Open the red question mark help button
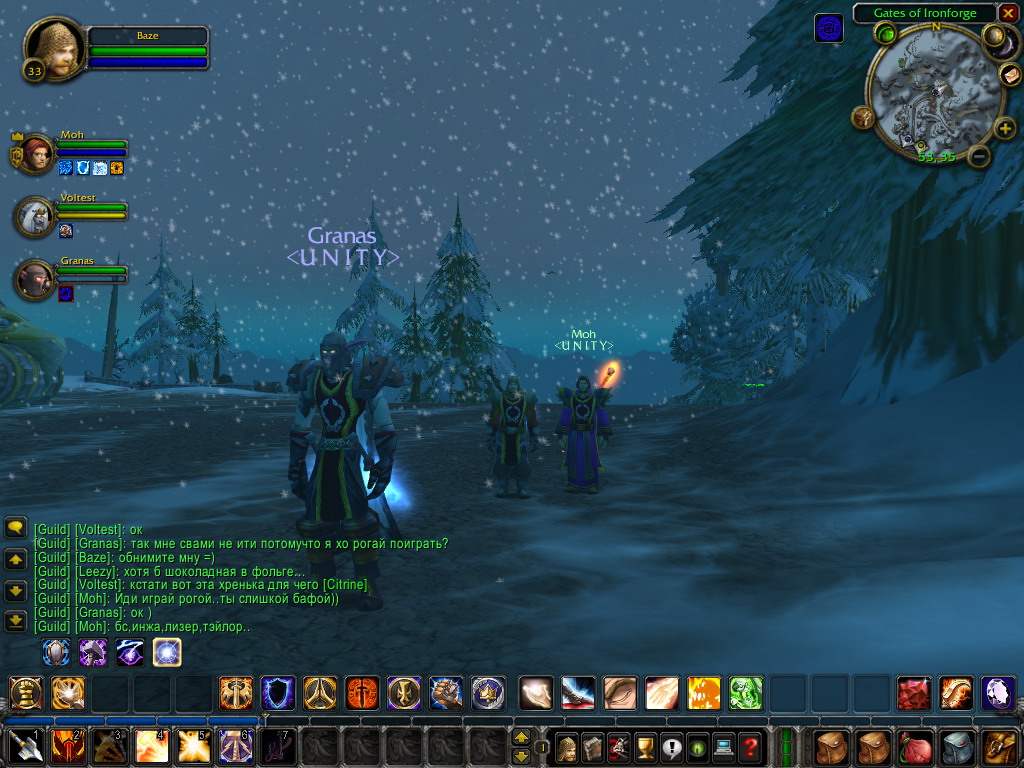 (x=749, y=747)
